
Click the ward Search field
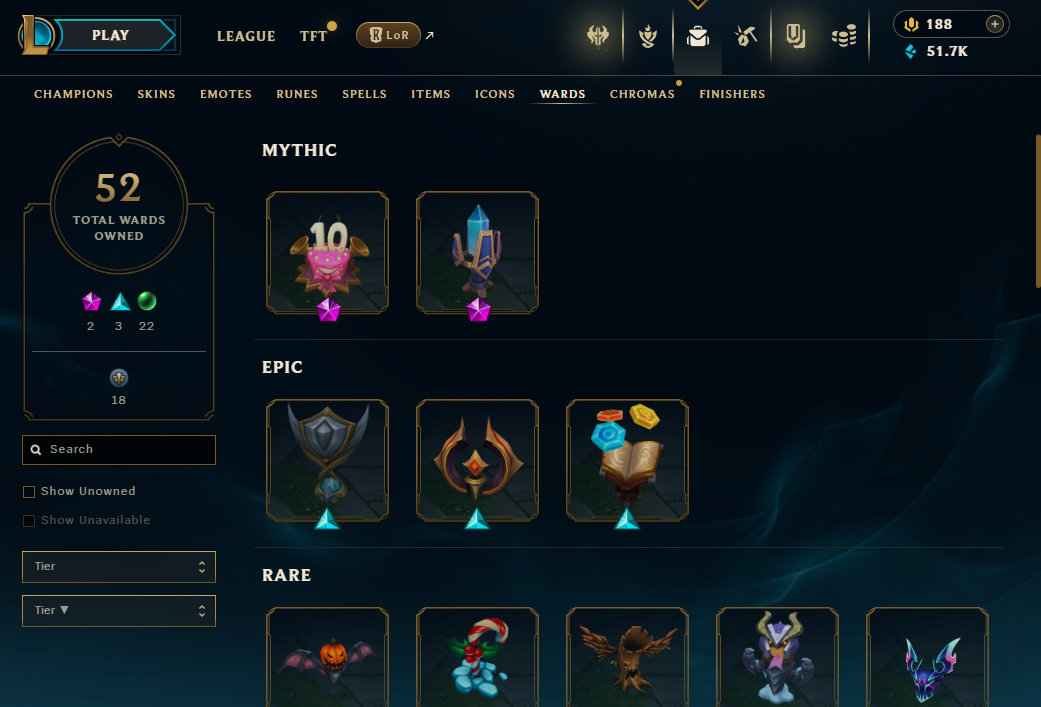(x=120, y=450)
